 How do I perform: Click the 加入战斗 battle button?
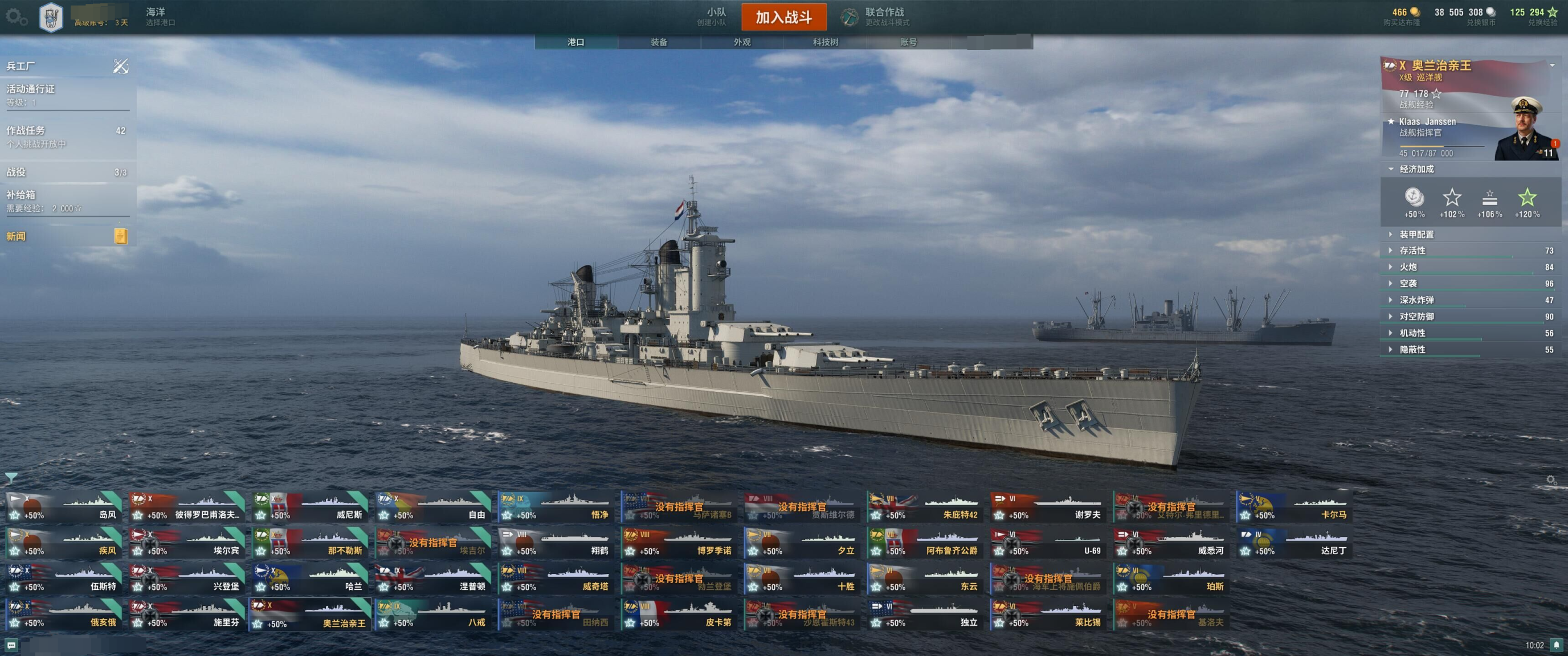pos(783,17)
